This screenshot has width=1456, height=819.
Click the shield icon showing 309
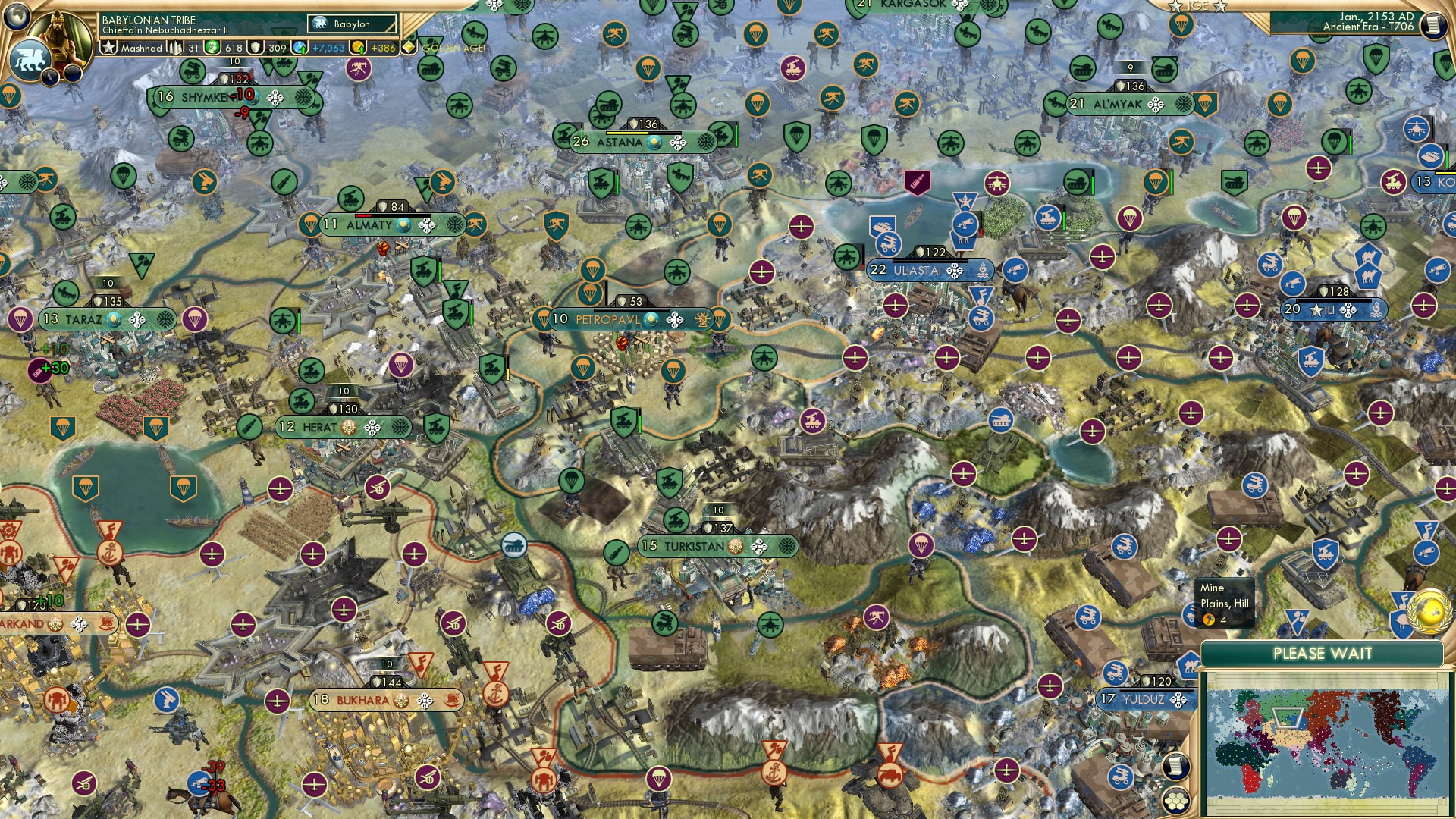(x=256, y=47)
